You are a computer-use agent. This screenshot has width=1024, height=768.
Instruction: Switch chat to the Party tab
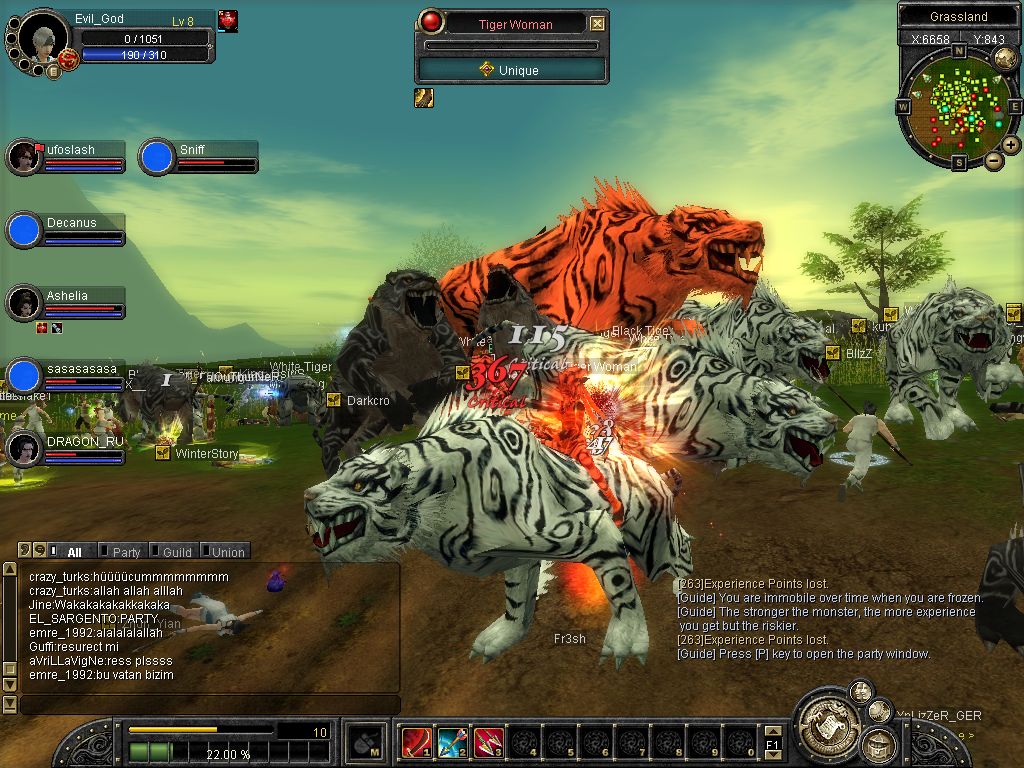coord(126,551)
